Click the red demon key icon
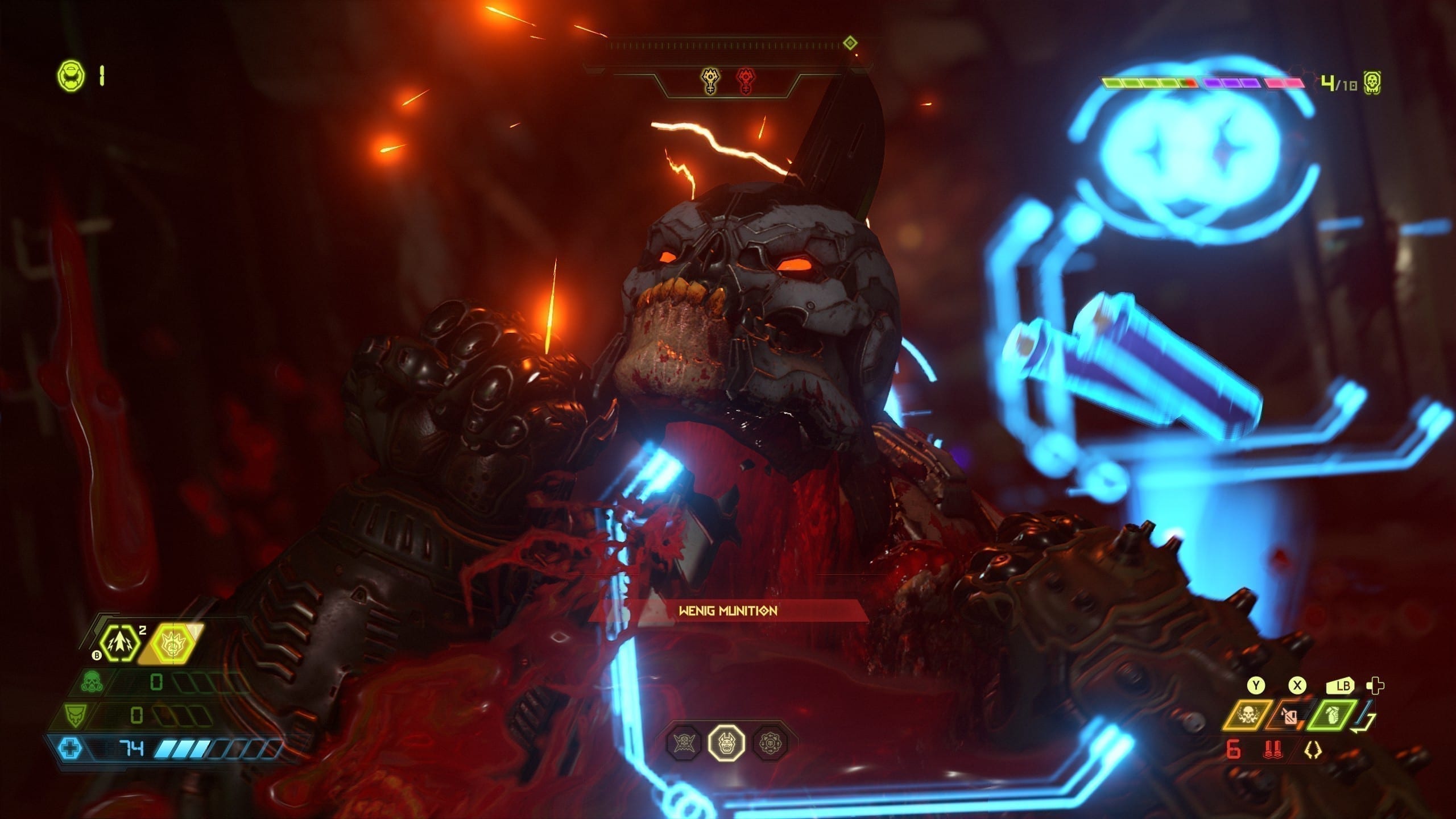1456x819 pixels. [x=745, y=81]
